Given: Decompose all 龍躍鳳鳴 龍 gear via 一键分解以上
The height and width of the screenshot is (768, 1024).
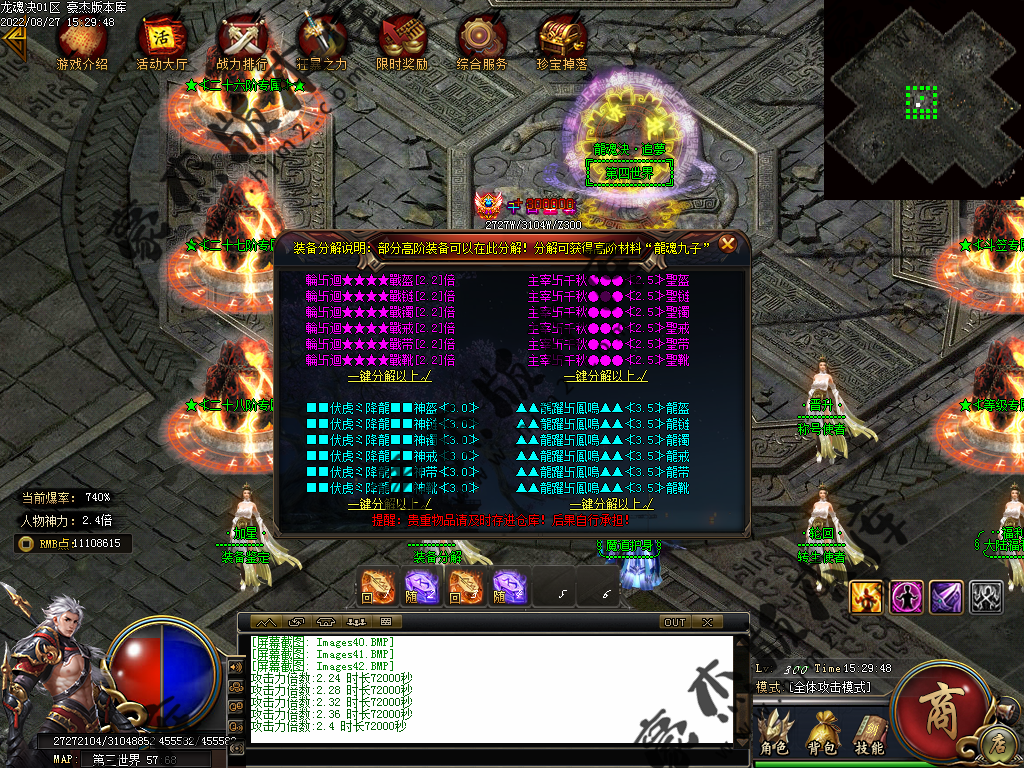Looking at the screenshot, I should point(606,504).
